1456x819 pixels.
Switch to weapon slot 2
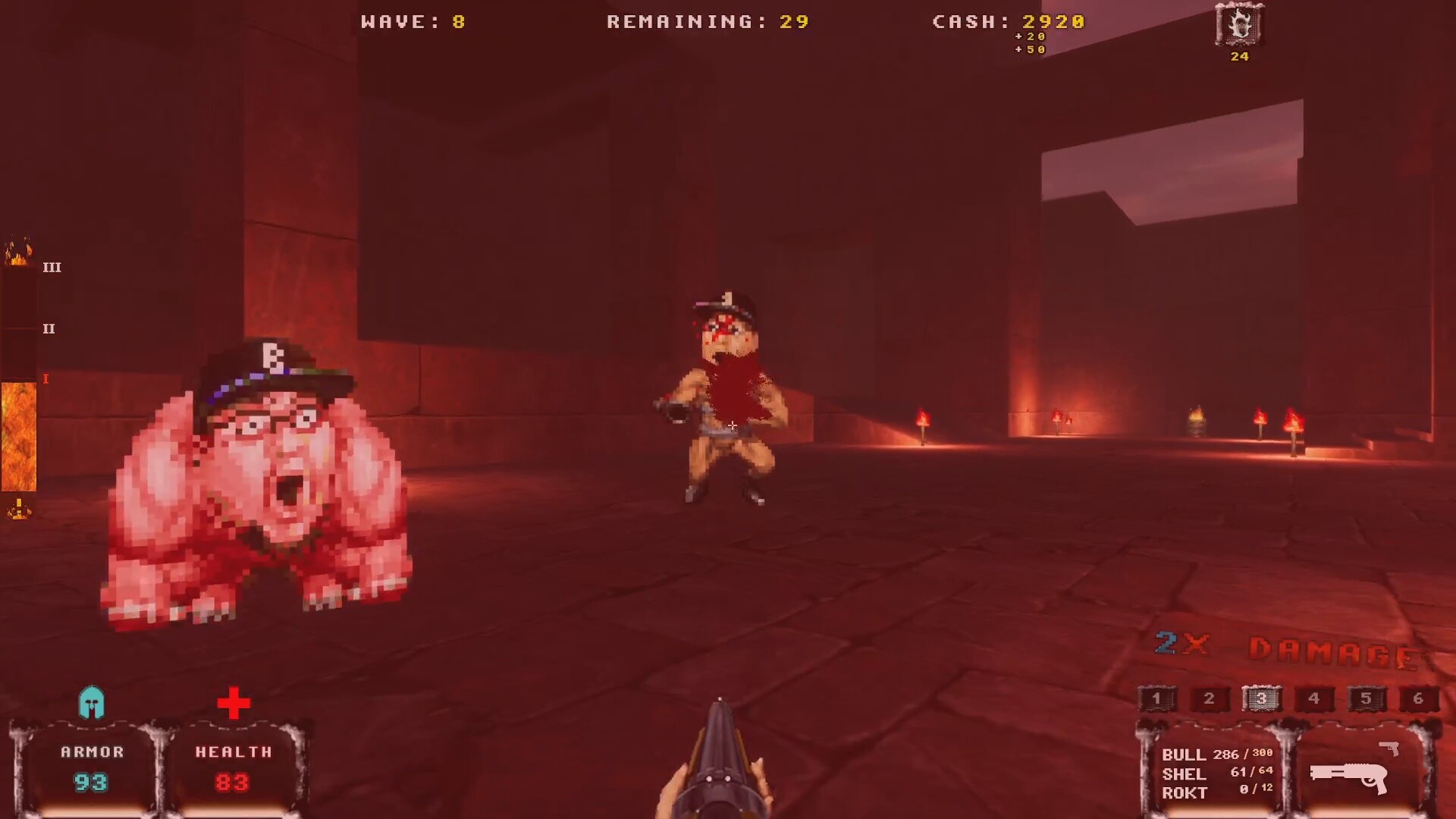[x=1209, y=699]
